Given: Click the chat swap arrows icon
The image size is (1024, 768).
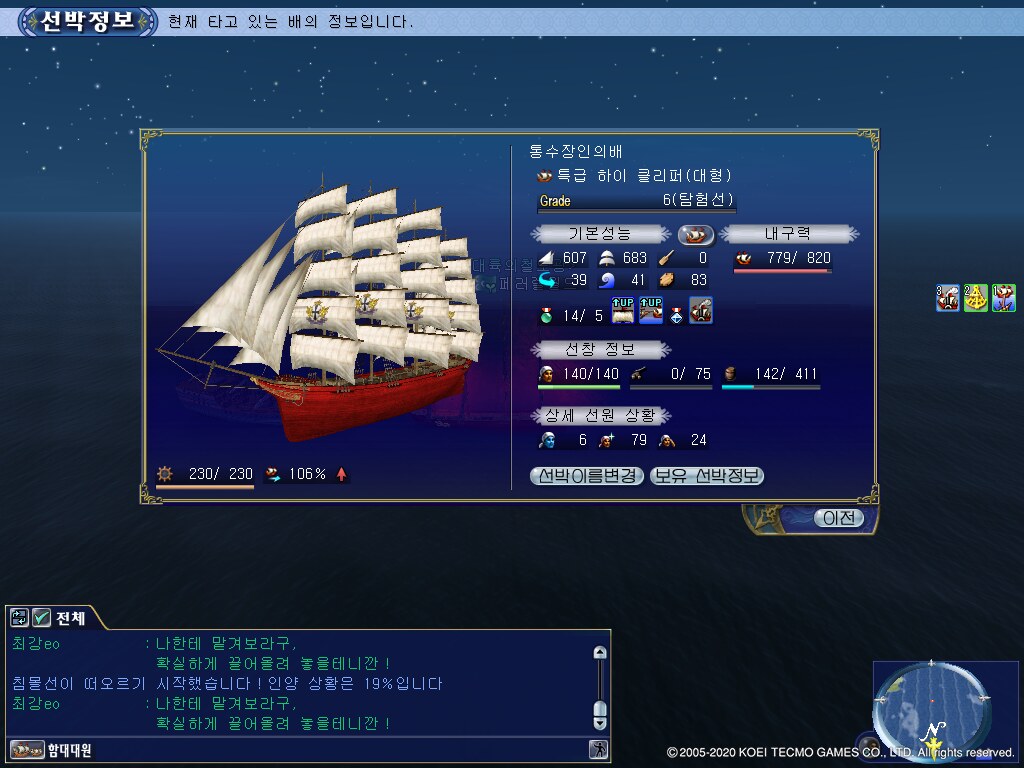Looking at the screenshot, I should pos(19,618).
